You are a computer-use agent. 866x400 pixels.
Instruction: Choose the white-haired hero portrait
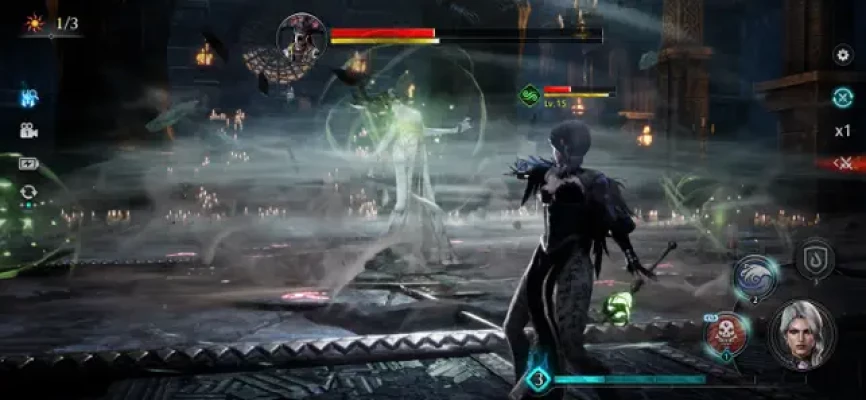coord(802,334)
